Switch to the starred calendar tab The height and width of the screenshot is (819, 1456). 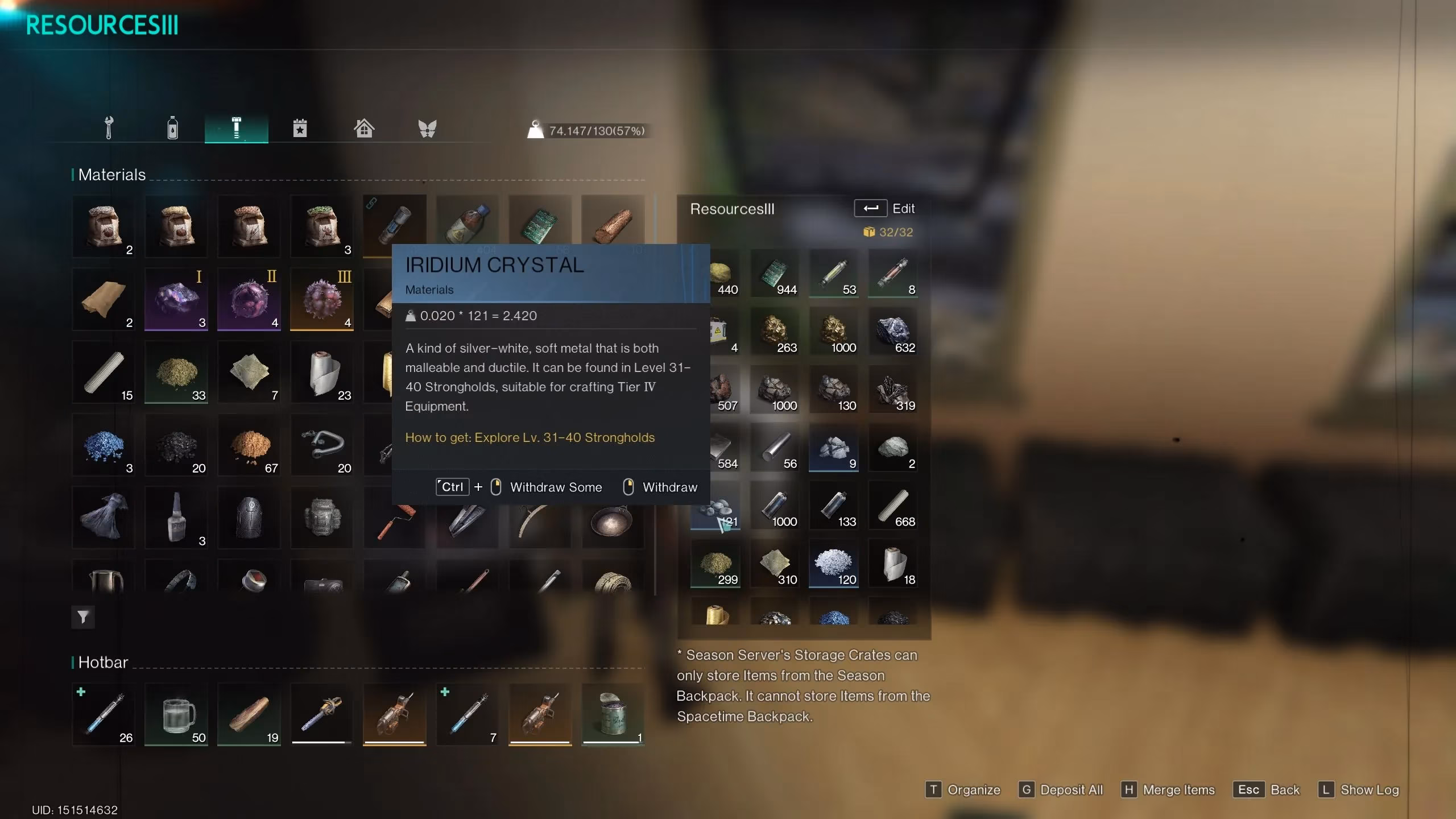pos(300,128)
